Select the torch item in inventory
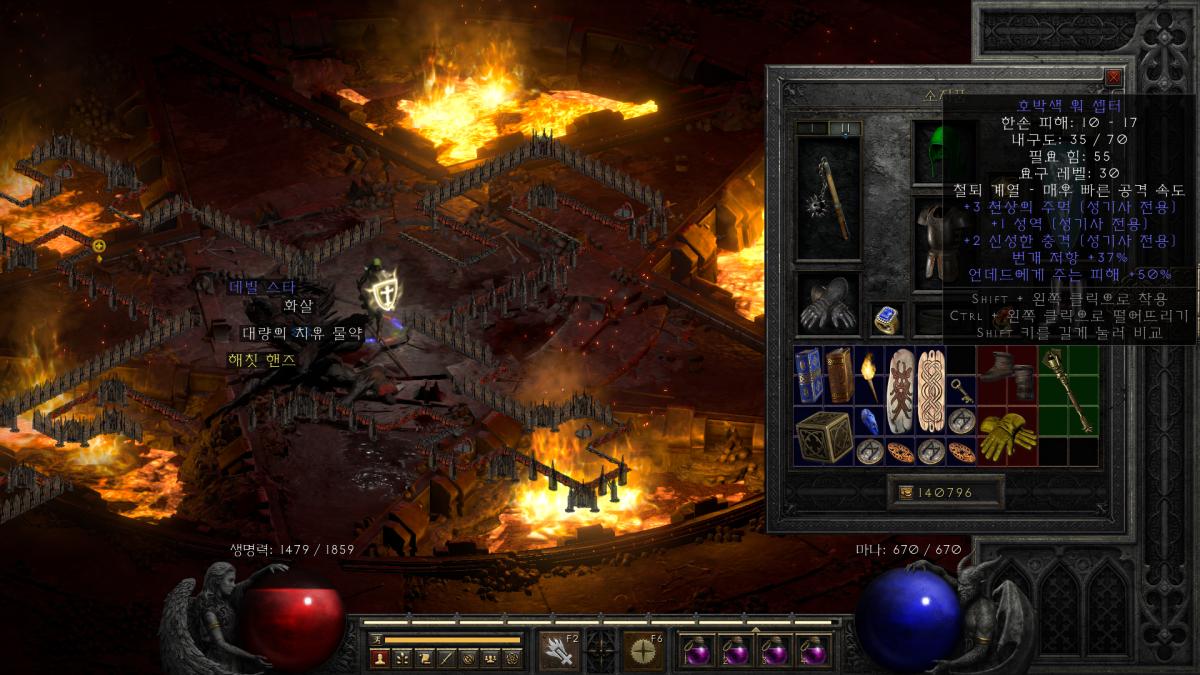This screenshot has width=1200, height=675. [869, 373]
